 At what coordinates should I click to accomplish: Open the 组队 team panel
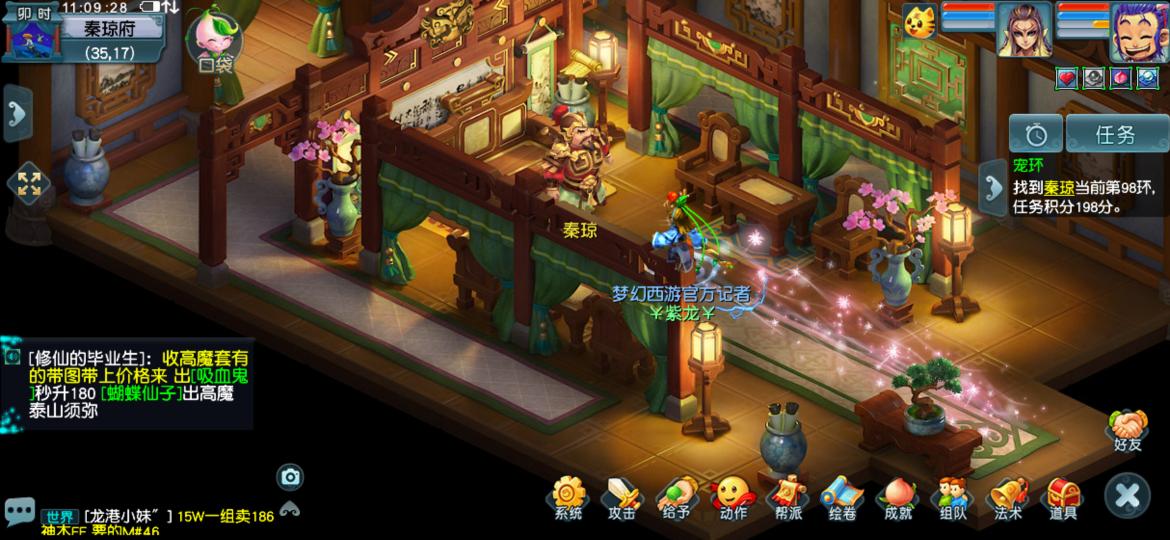click(x=952, y=497)
